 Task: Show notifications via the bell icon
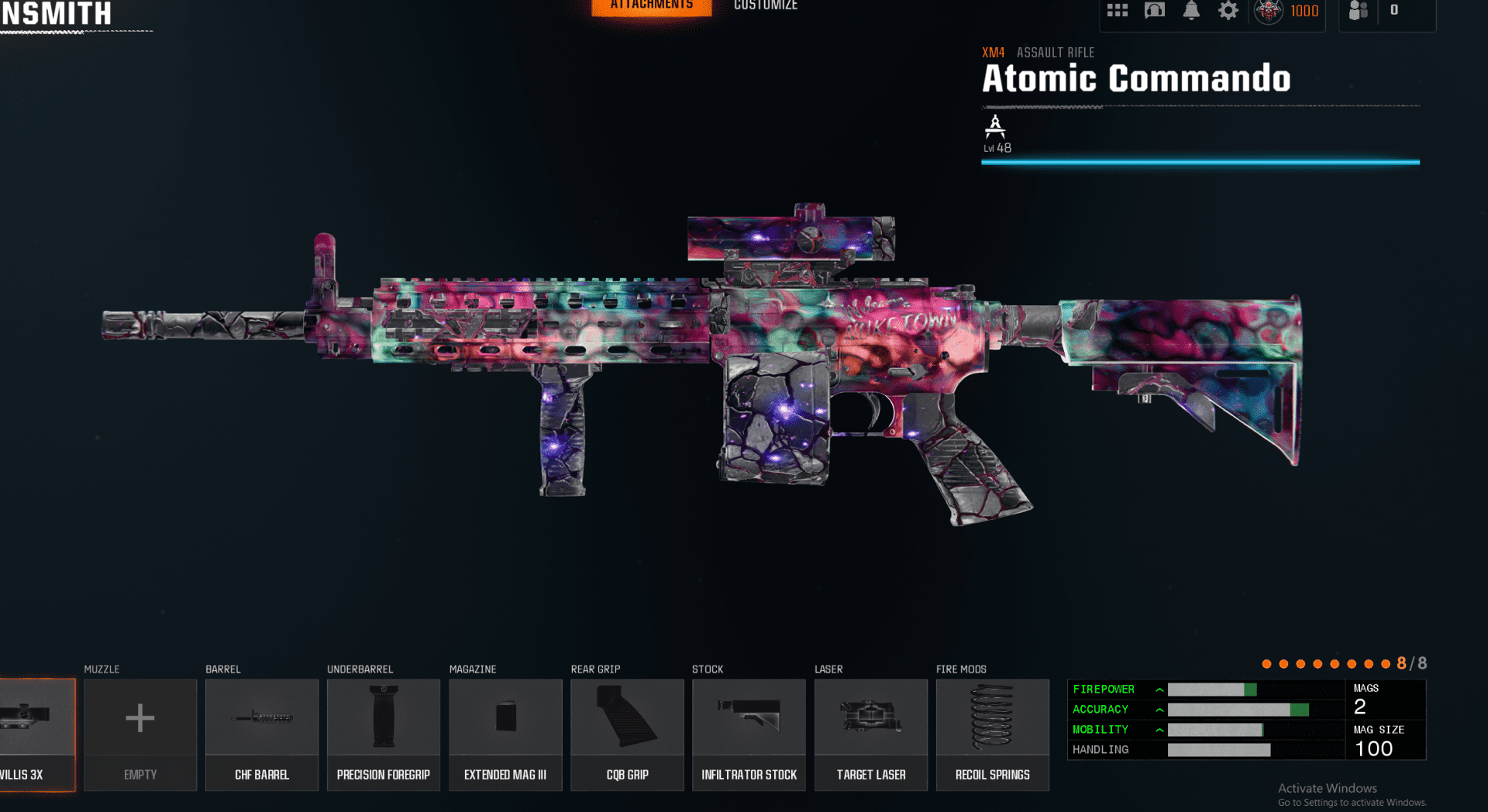click(1191, 11)
